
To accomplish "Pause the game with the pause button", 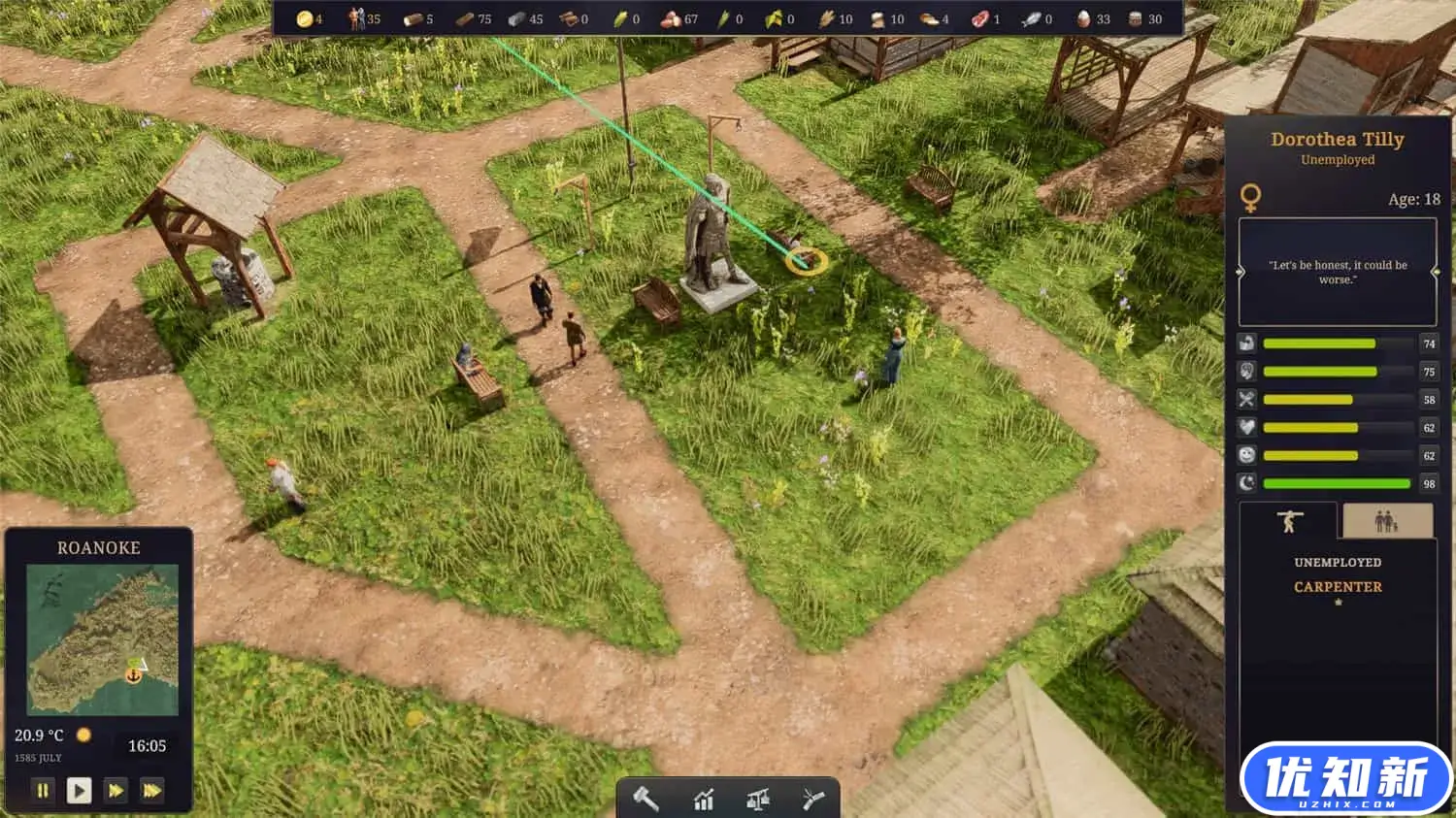I will pos(43,791).
